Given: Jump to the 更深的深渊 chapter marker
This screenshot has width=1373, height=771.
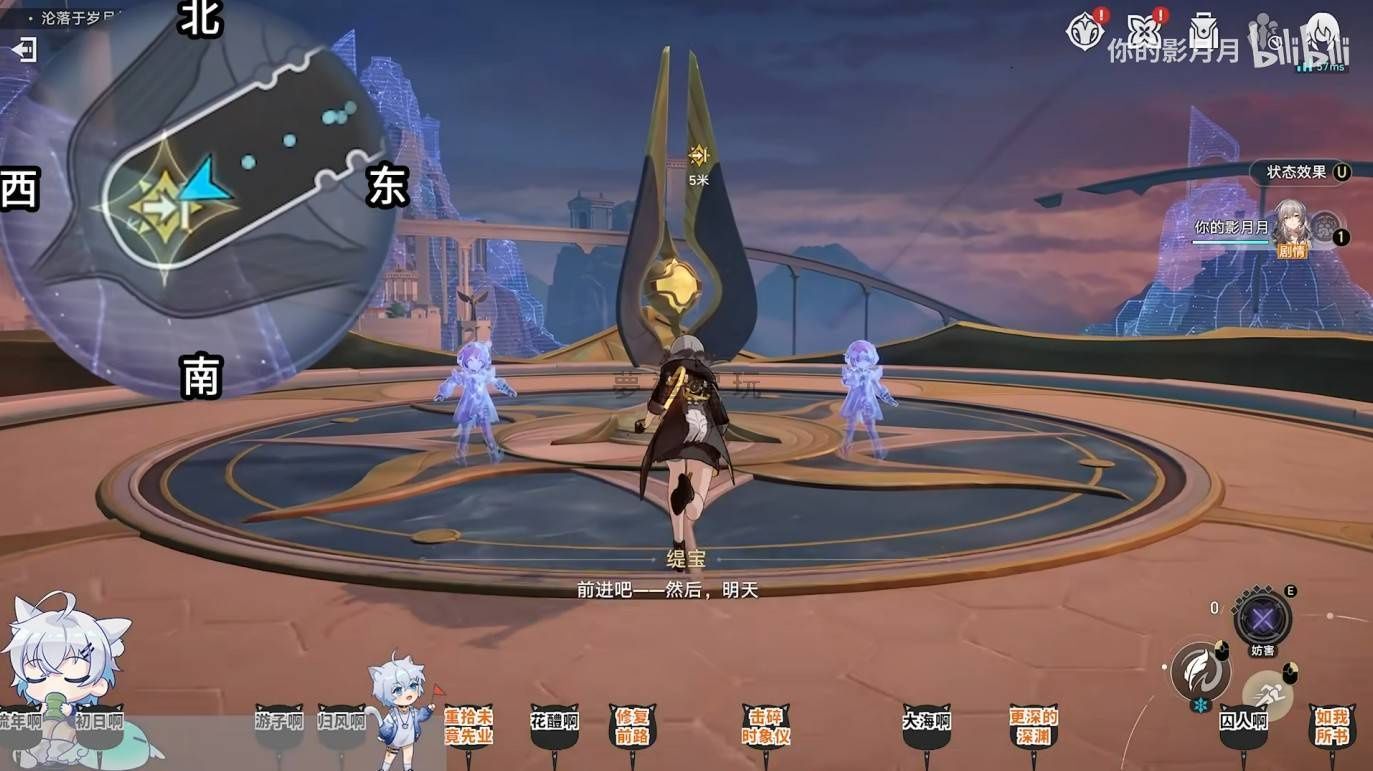Looking at the screenshot, I should [x=1033, y=727].
